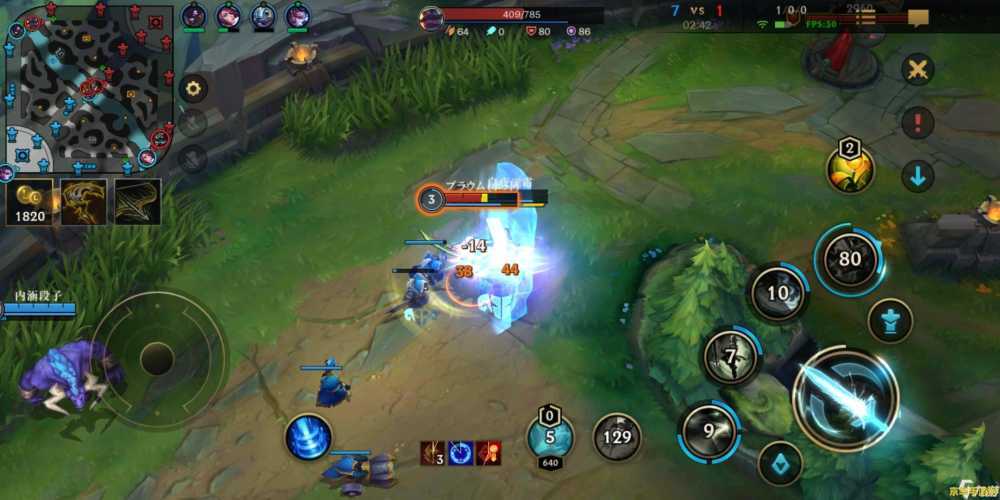
Task: Open the shop via the 1820 gold icon
Action: (x=30, y=201)
